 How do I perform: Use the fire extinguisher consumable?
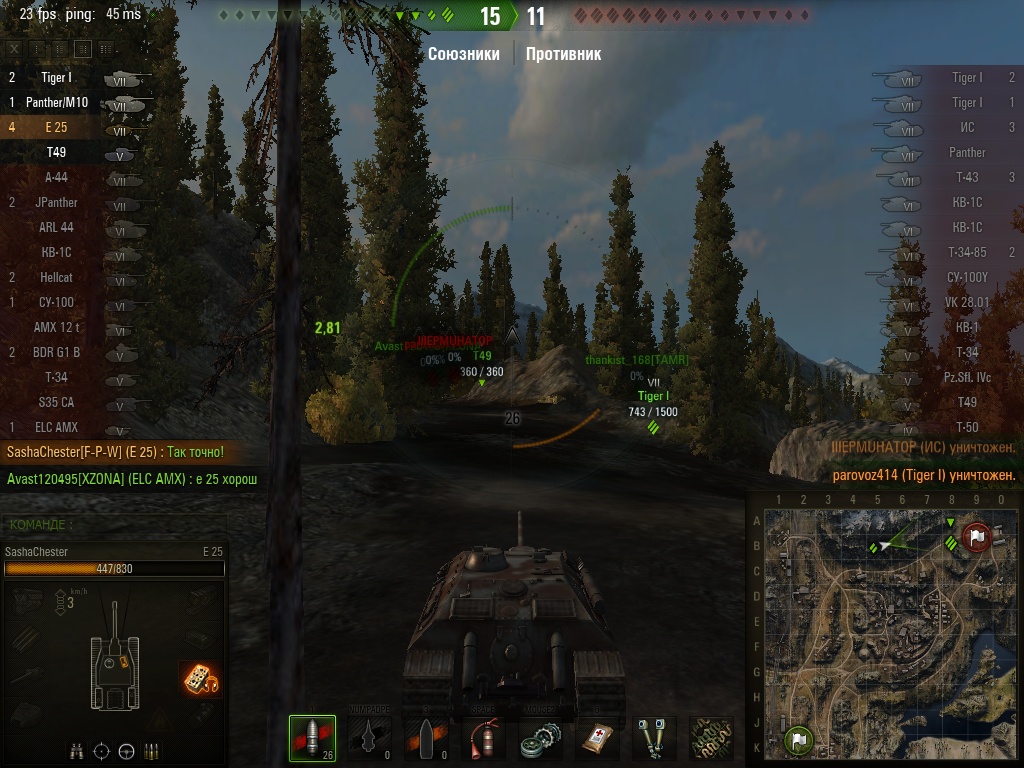pyautogui.click(x=482, y=738)
